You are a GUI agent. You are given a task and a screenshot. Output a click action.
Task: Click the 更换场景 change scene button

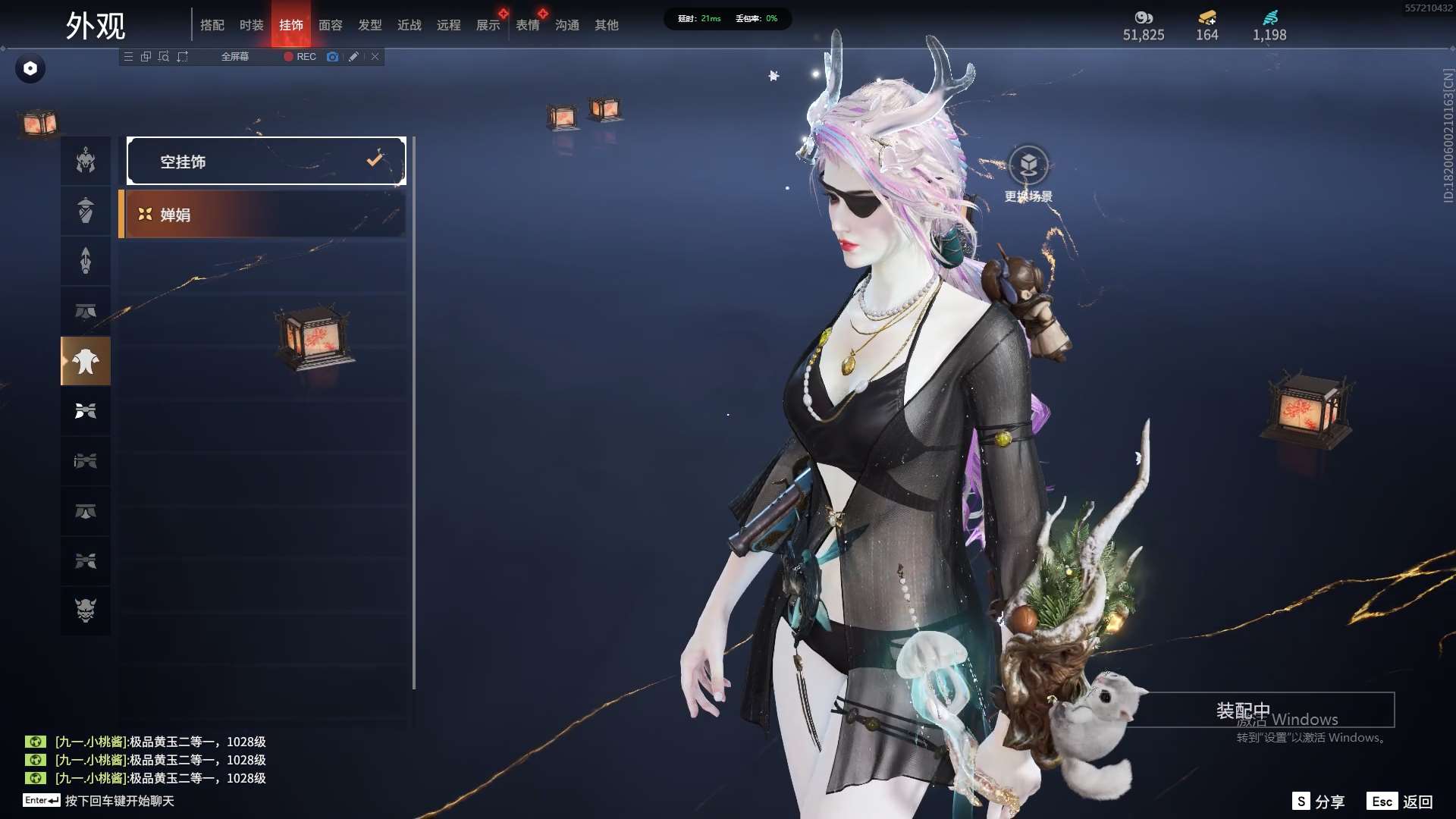pyautogui.click(x=1028, y=174)
